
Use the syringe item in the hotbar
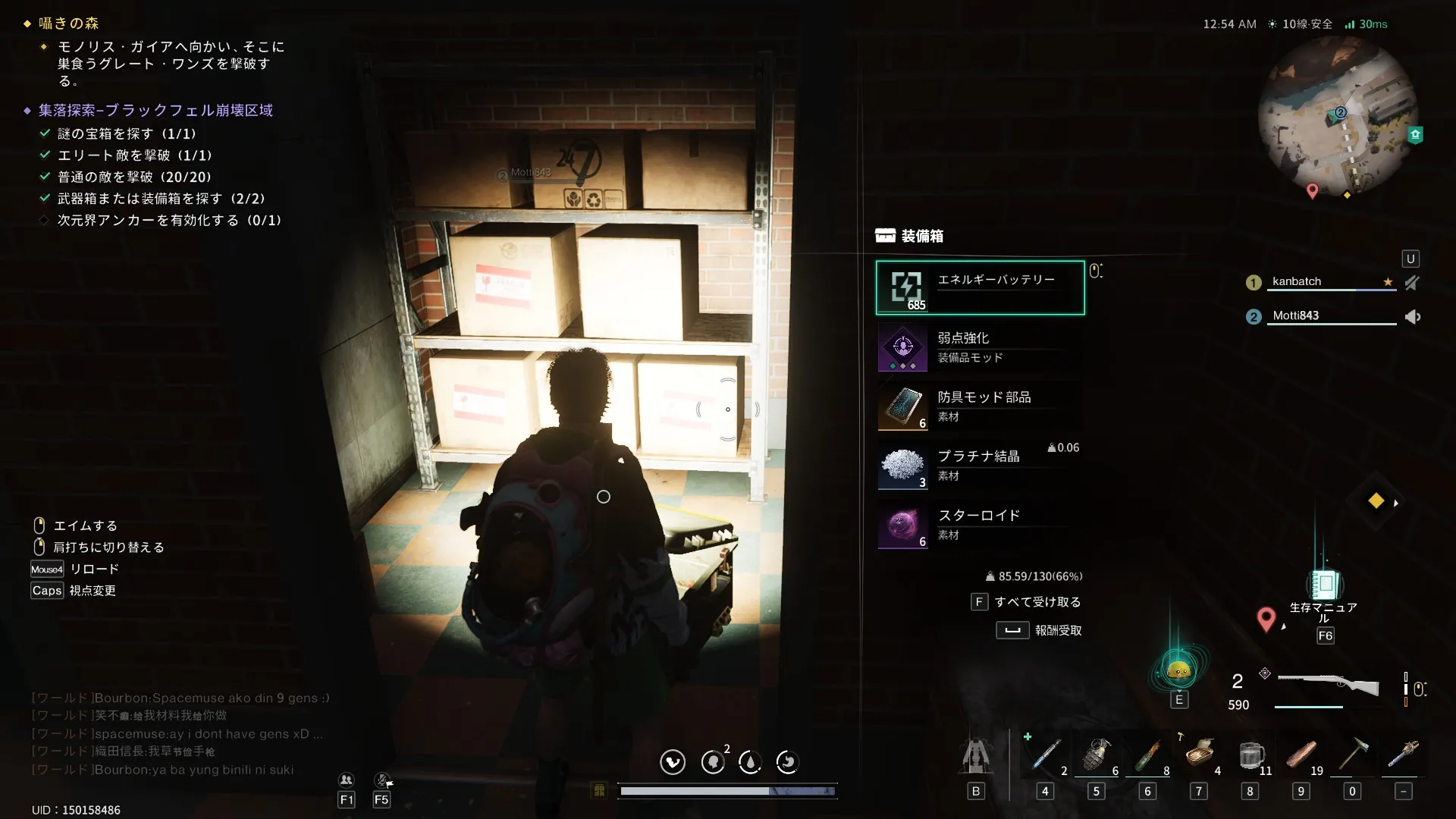(1045, 755)
